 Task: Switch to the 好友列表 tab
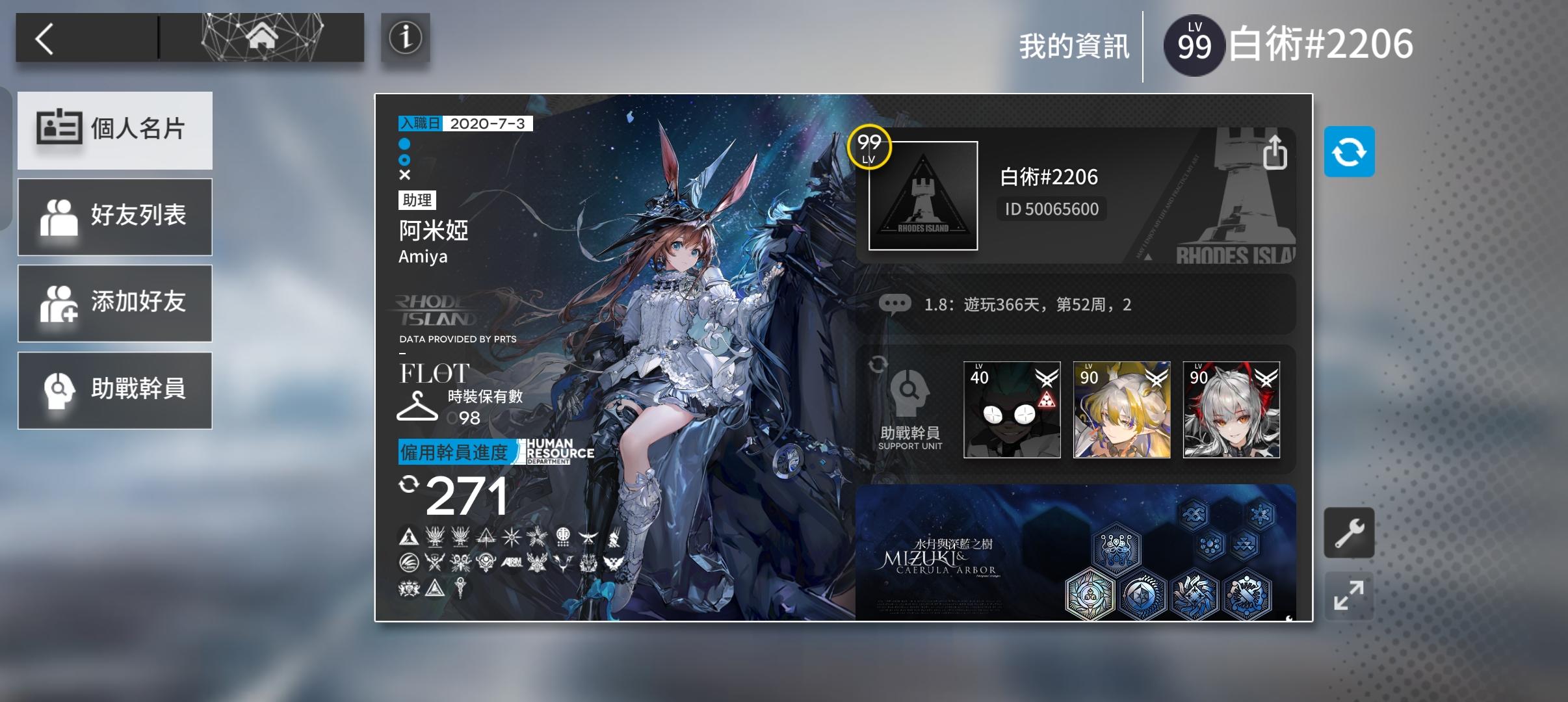pos(116,216)
